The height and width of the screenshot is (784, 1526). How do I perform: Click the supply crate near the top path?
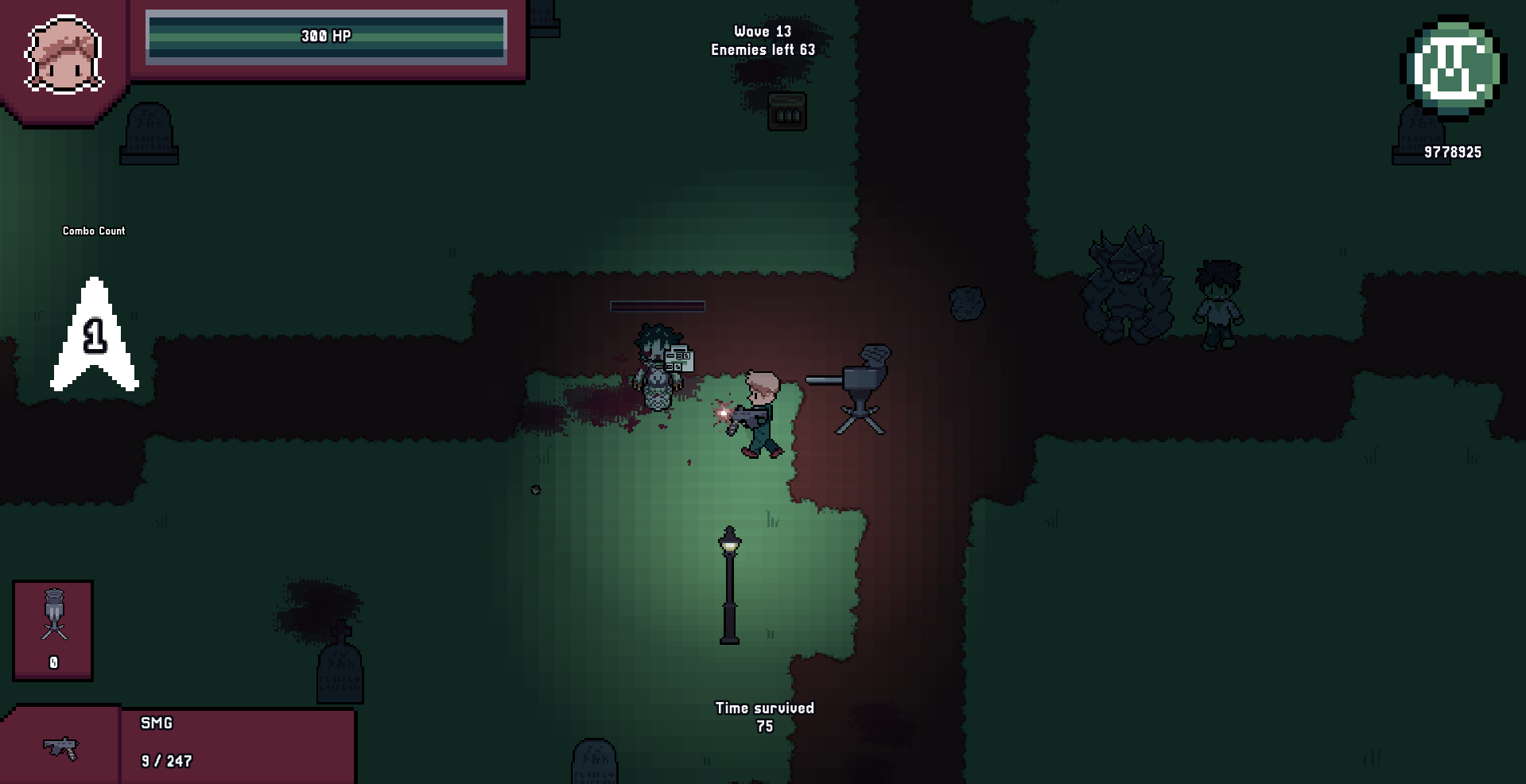point(786,112)
